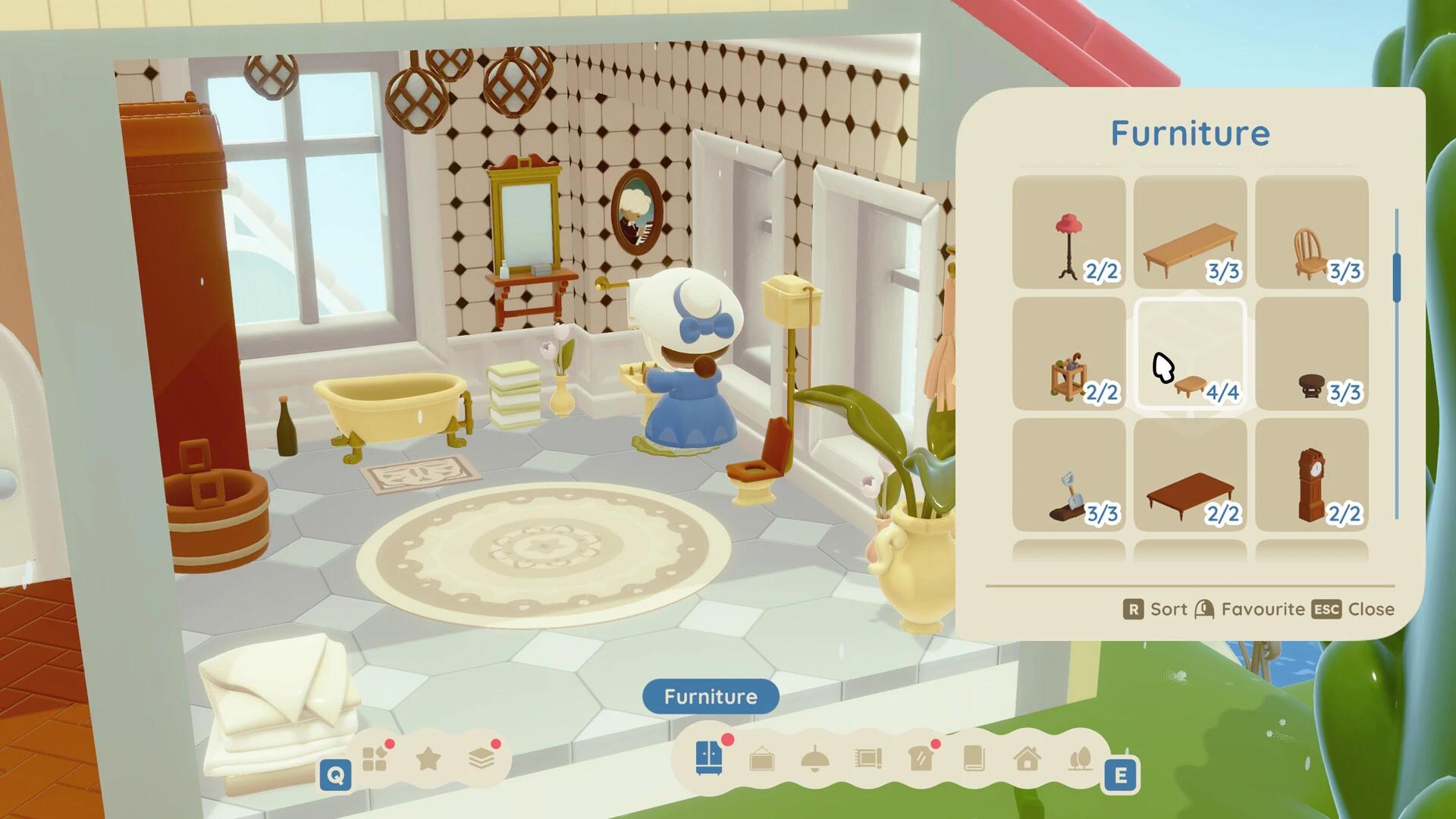
Task: Switch to the wall picture frame category
Action: (762, 759)
